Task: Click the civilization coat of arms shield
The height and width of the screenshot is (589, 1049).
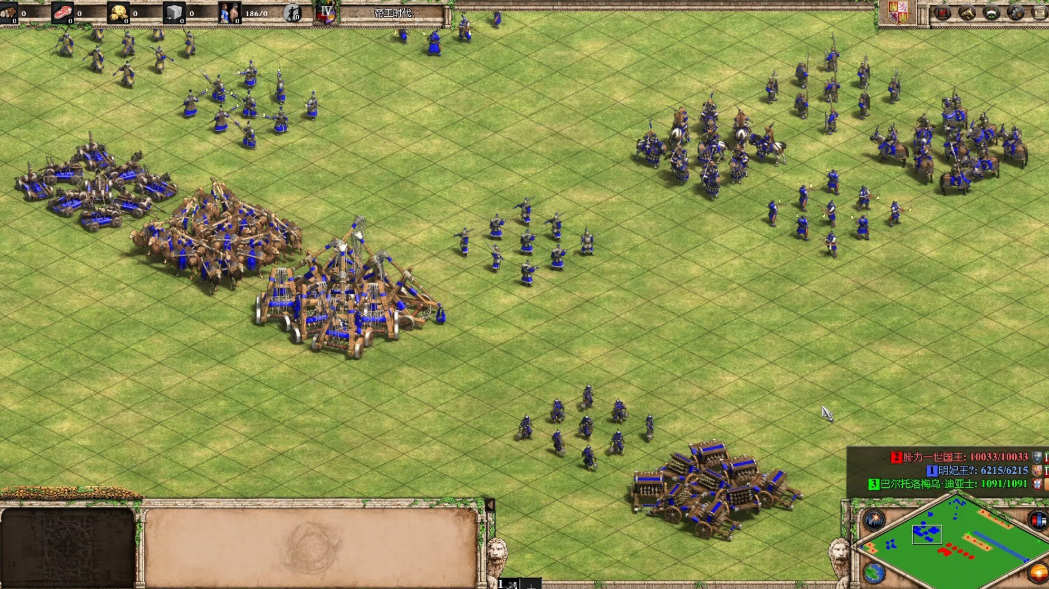Action: click(x=897, y=13)
